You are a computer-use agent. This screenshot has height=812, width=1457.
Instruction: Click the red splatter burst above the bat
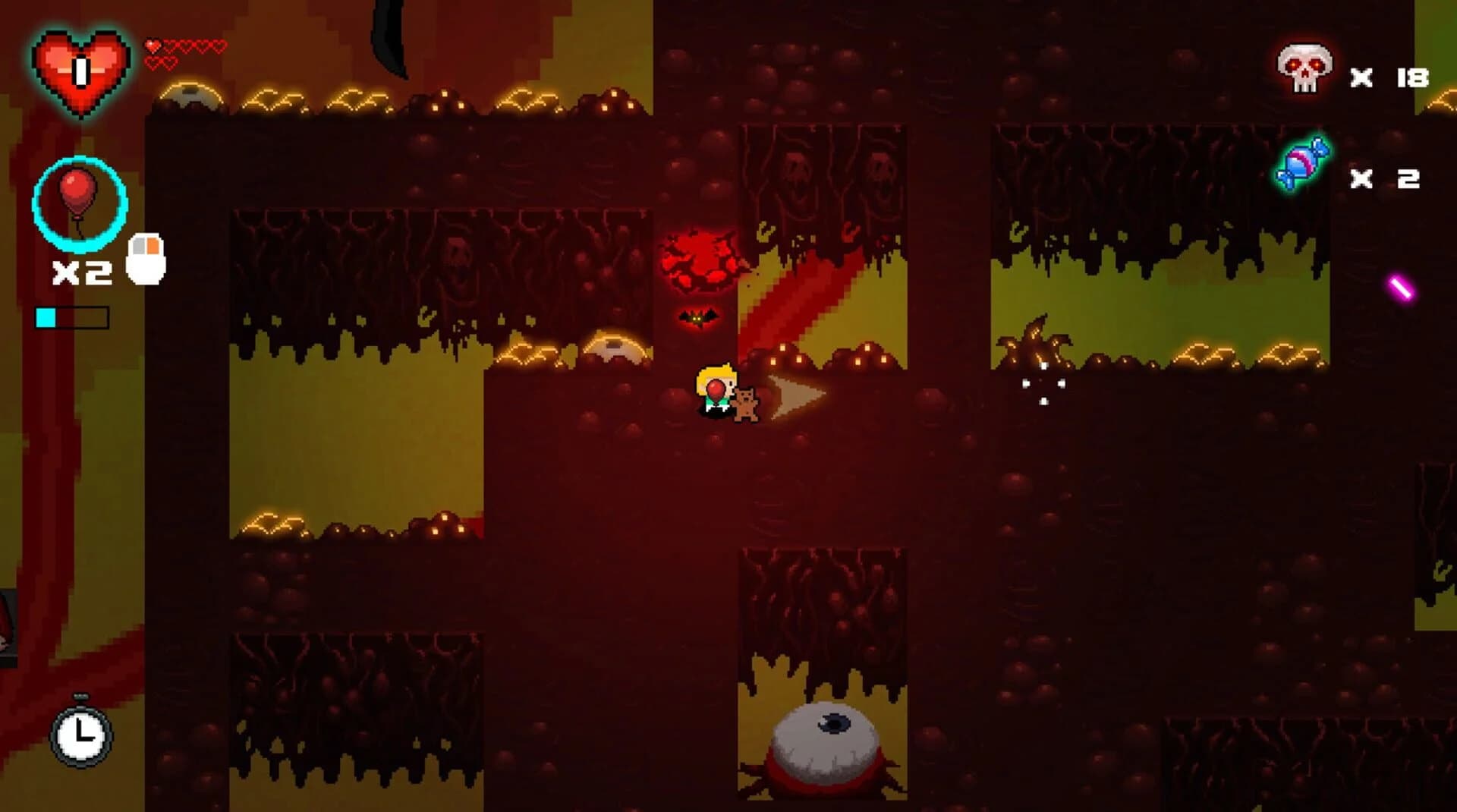point(702,258)
